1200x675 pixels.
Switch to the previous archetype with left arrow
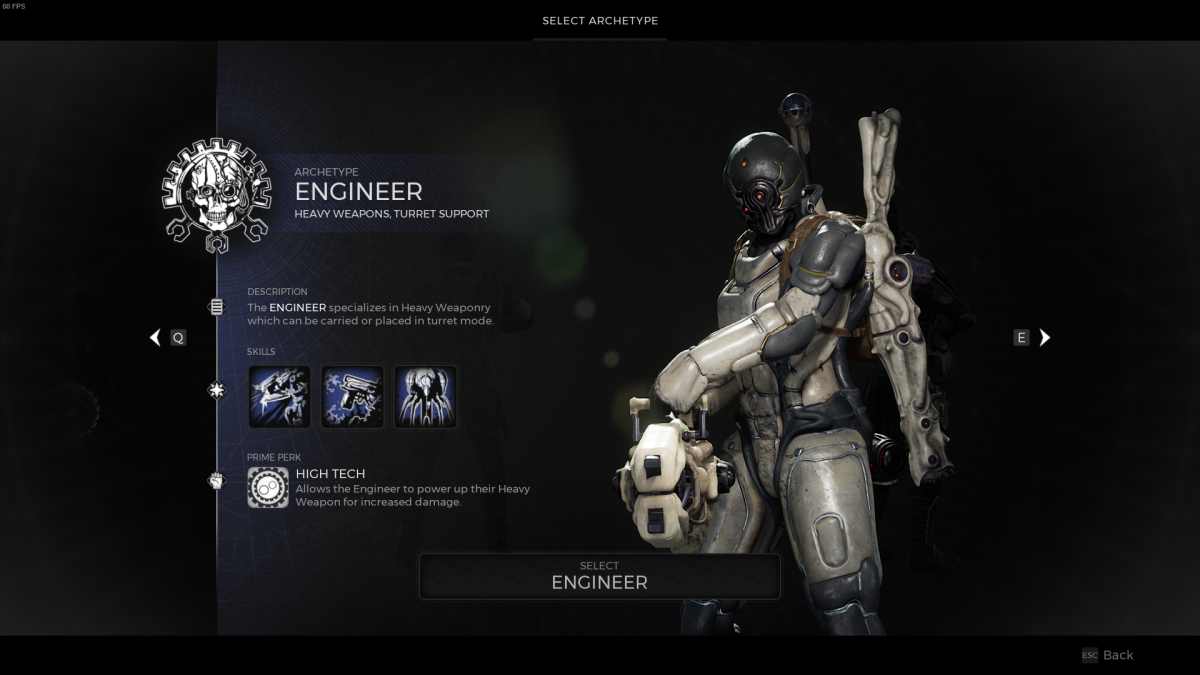(x=155, y=338)
